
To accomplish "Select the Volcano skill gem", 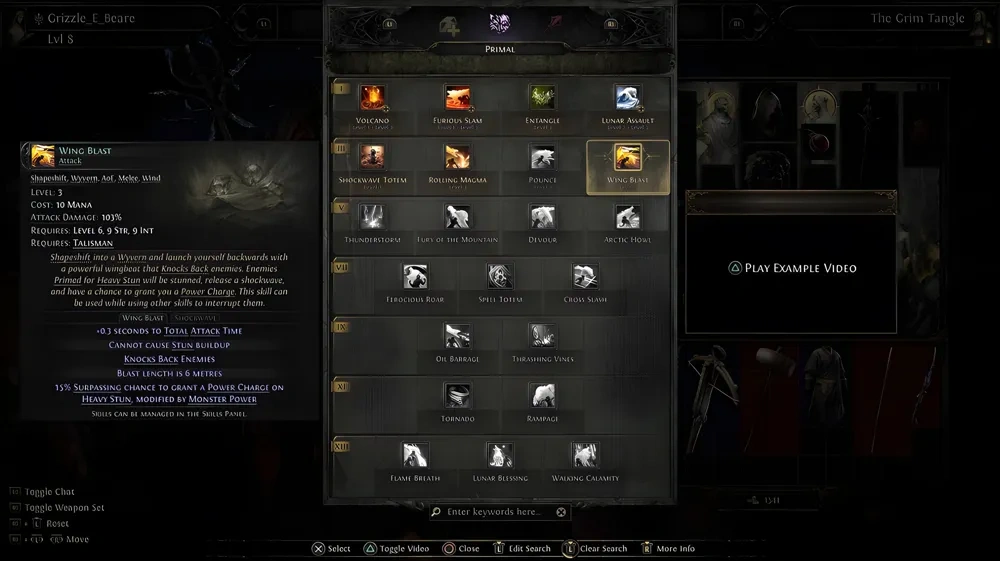I will tap(373, 99).
